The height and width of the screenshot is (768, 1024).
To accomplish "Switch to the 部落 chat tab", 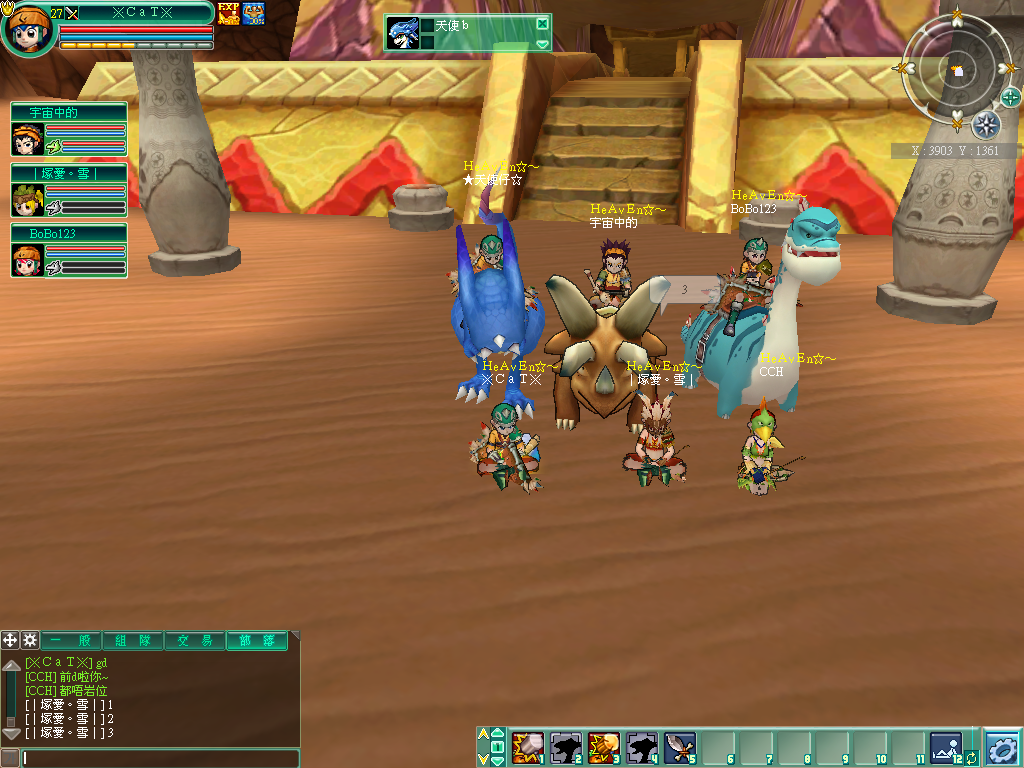I will tap(256, 641).
